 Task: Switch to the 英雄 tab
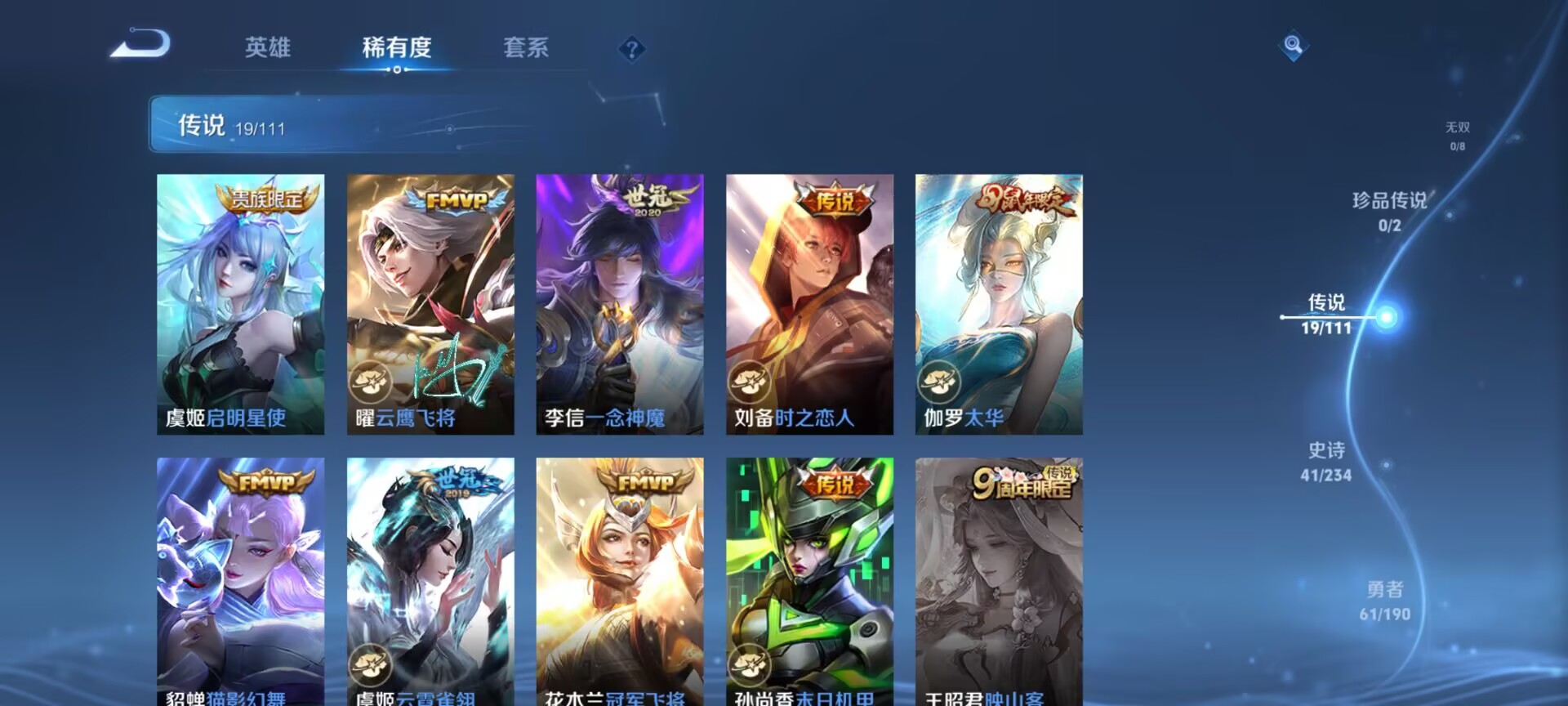point(269,49)
